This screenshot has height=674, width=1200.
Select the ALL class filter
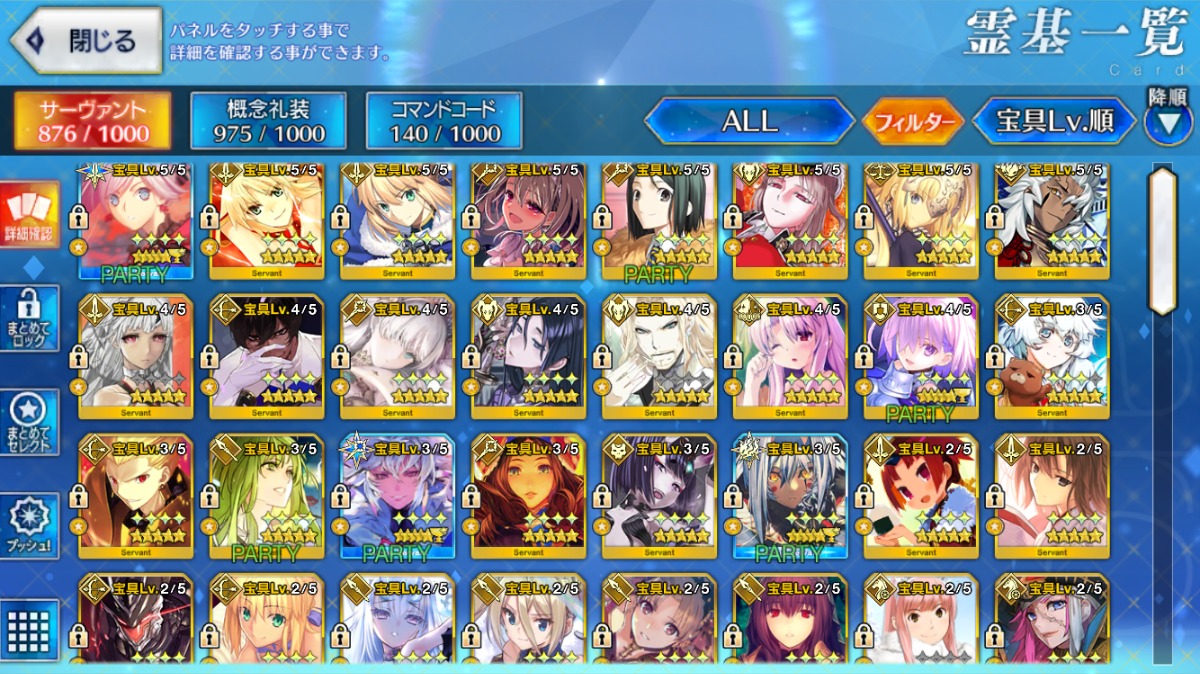click(749, 122)
